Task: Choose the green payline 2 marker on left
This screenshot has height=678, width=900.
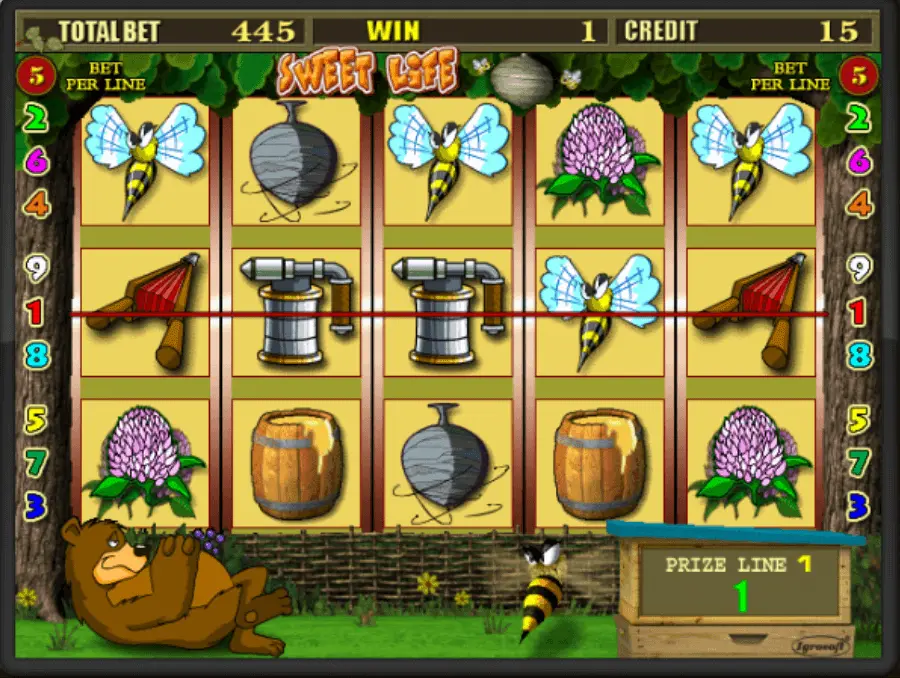Action: (x=36, y=119)
